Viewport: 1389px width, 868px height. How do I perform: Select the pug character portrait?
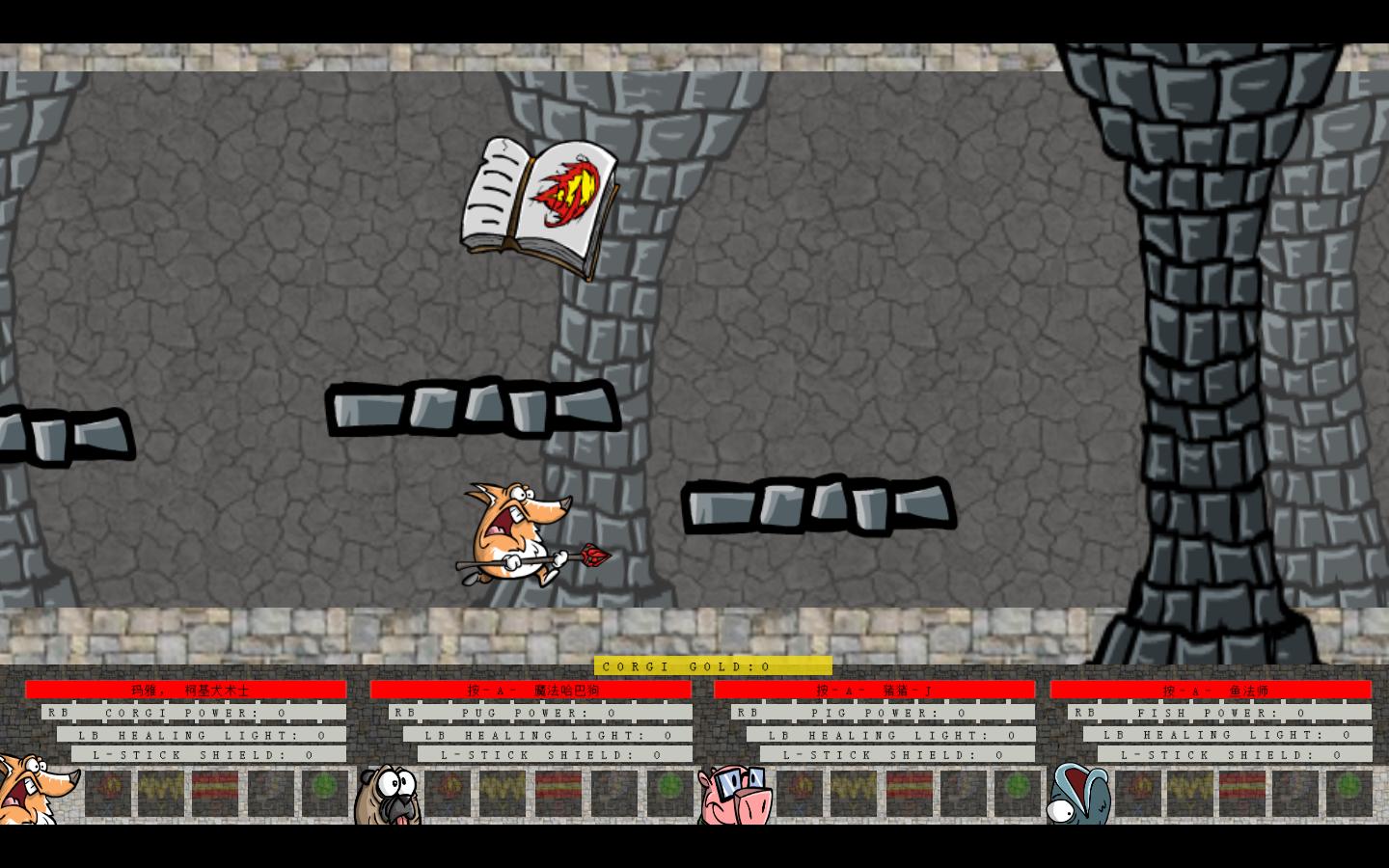tap(388, 795)
